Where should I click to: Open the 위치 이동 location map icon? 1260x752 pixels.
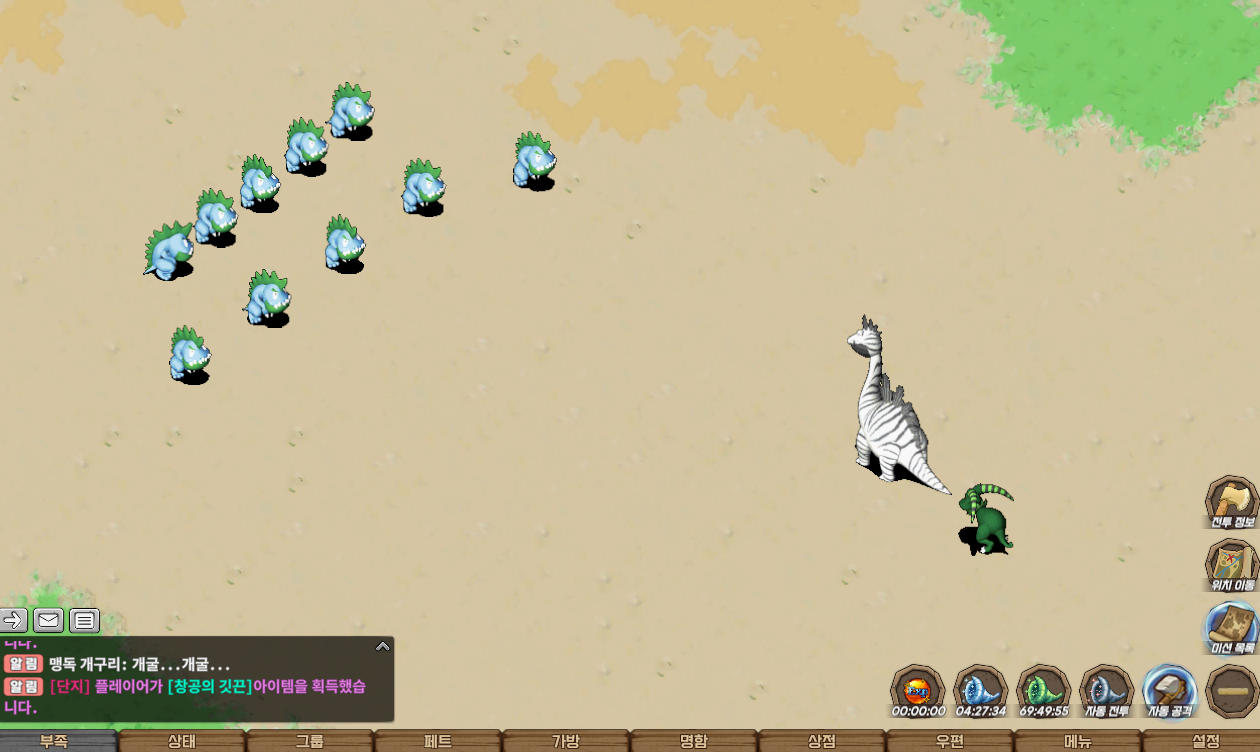(x=1231, y=564)
